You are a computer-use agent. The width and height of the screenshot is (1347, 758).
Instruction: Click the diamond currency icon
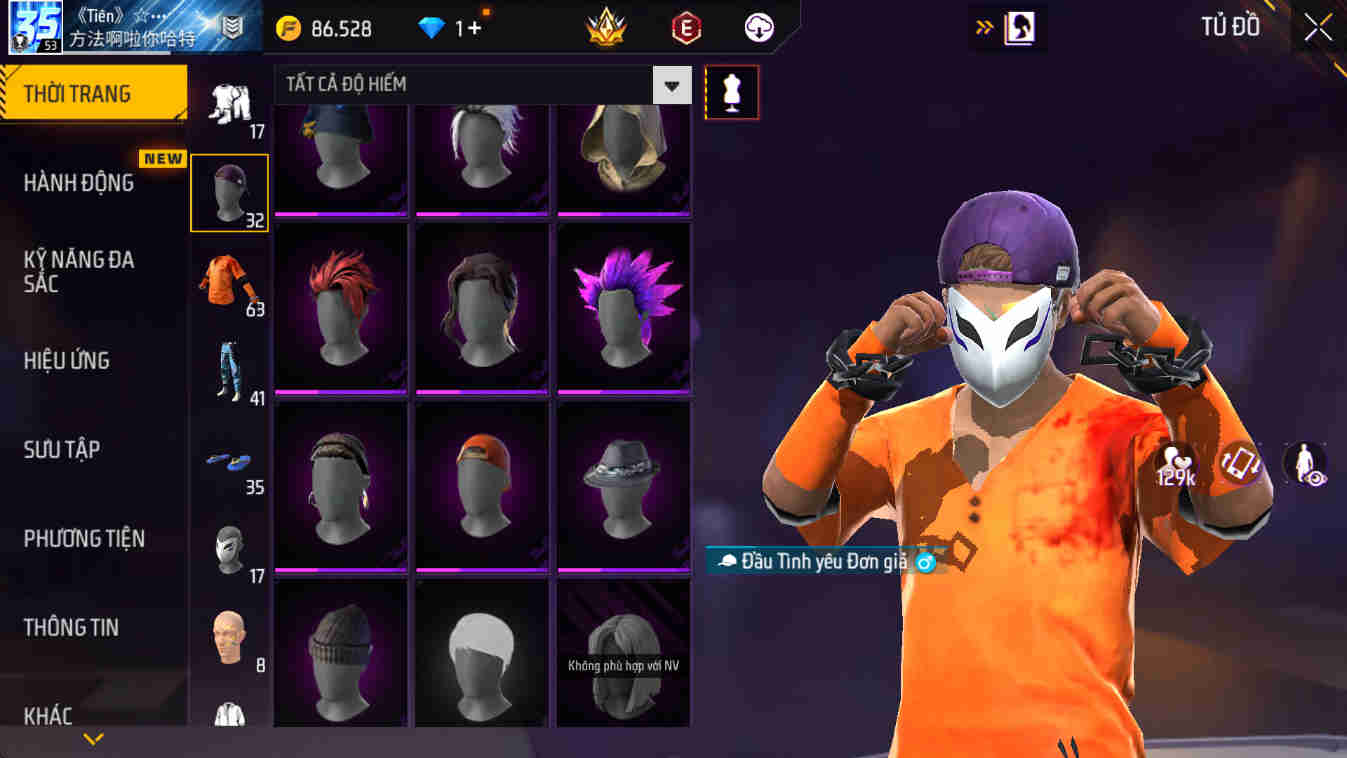coord(434,28)
